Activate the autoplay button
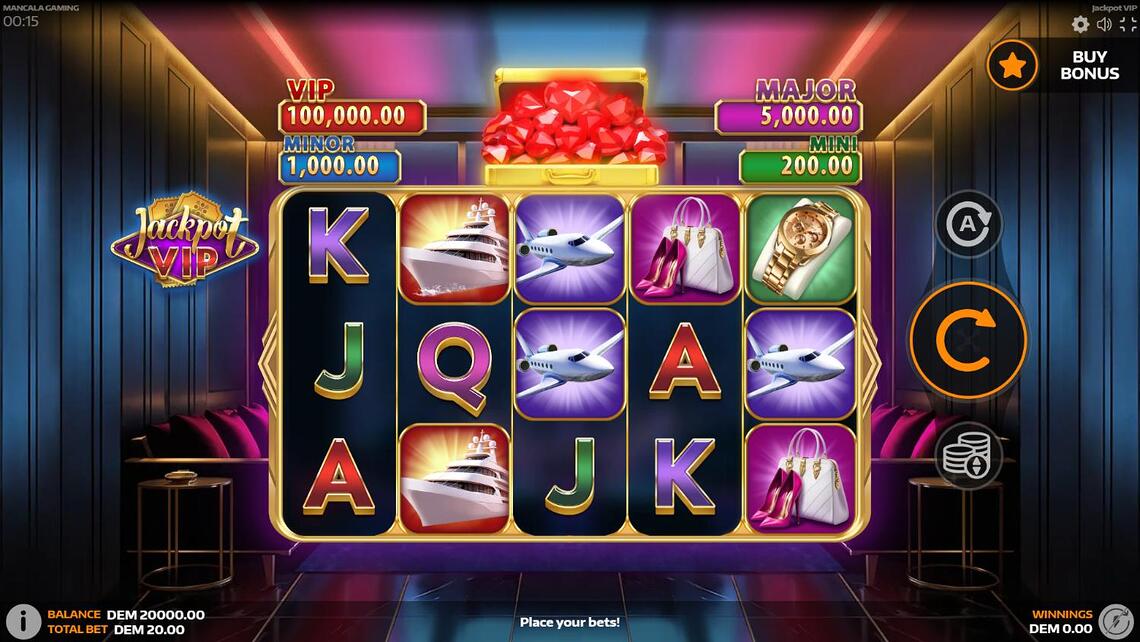 click(967, 224)
